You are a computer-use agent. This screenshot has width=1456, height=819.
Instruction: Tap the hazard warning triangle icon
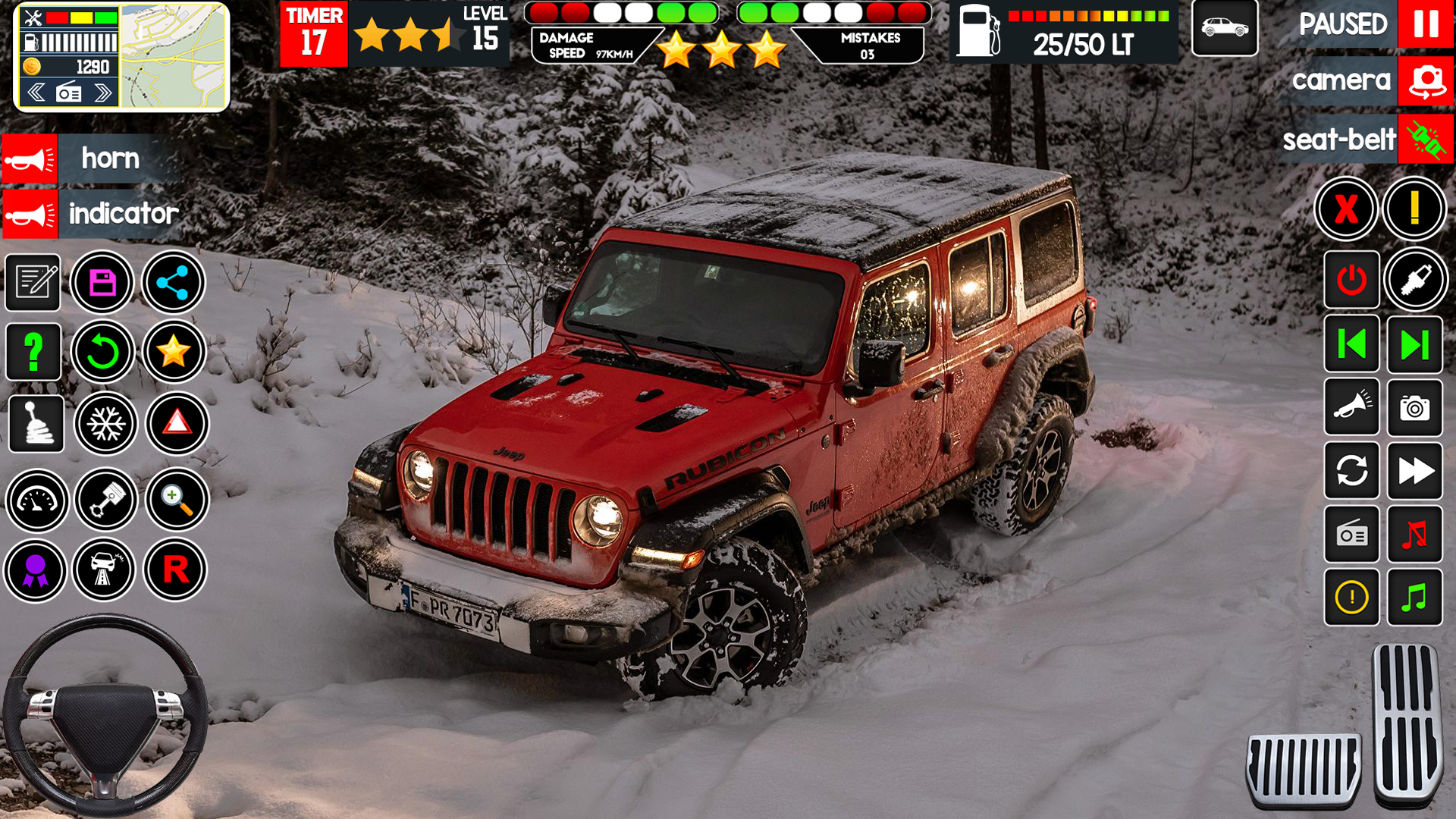pyautogui.click(x=175, y=423)
